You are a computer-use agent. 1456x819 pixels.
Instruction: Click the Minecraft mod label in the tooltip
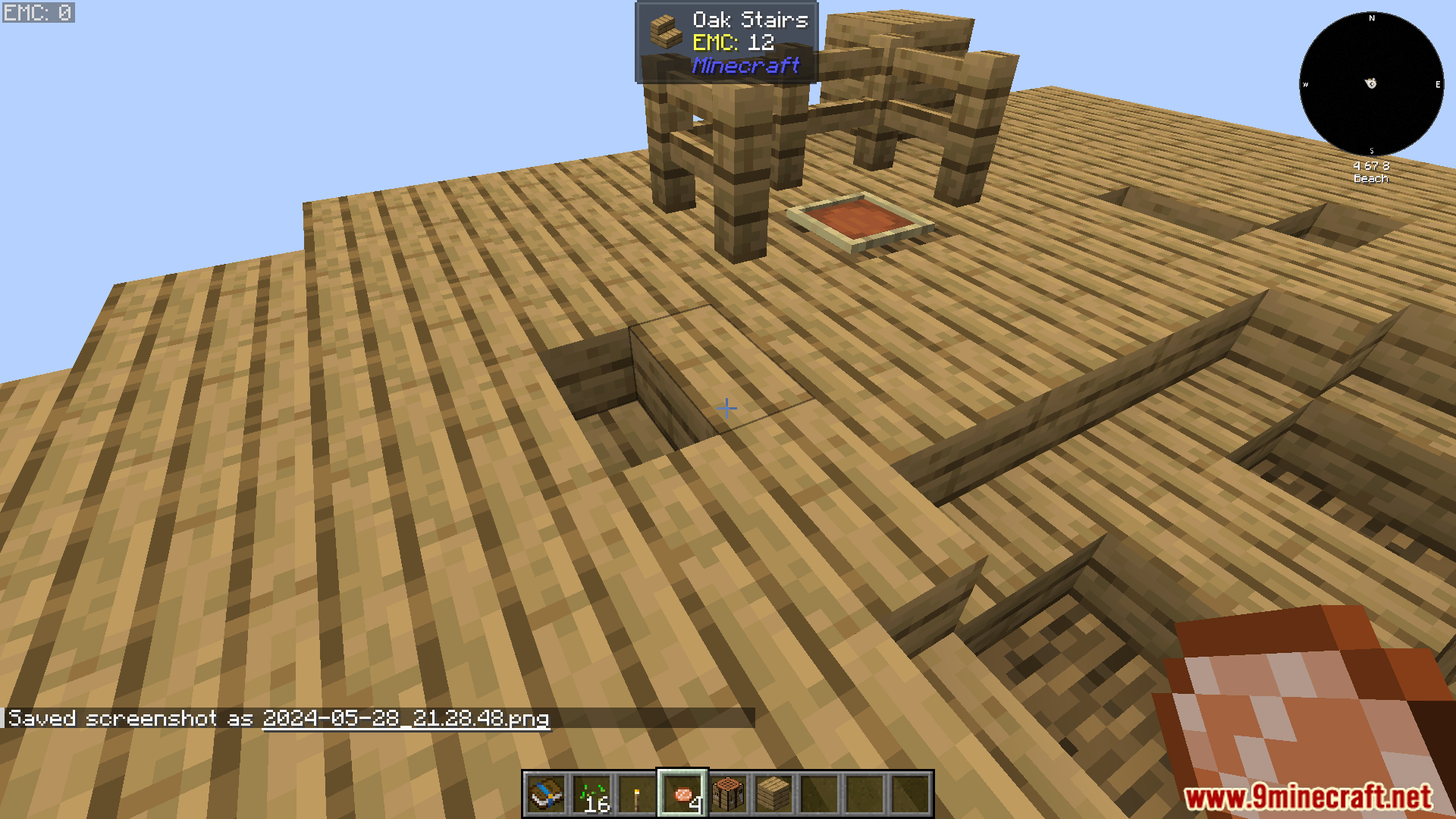tap(746, 67)
